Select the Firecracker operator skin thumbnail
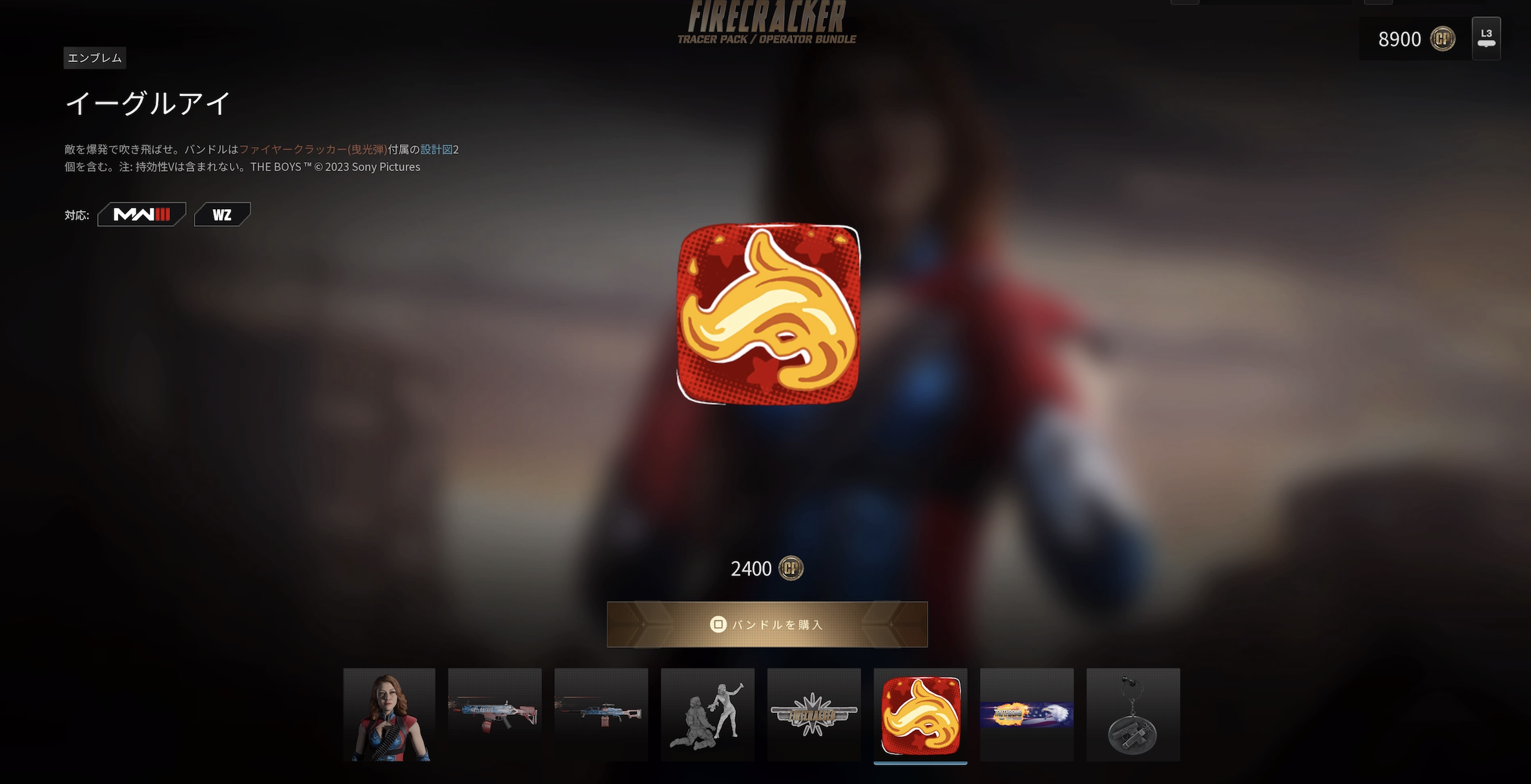 (389, 715)
